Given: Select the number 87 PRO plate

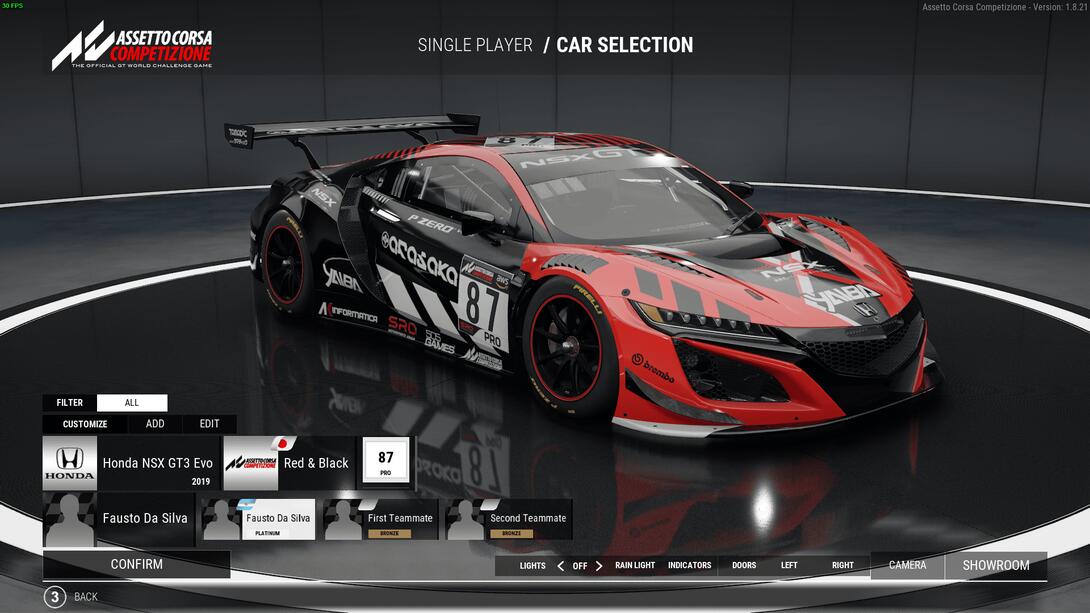Looking at the screenshot, I should click(385, 462).
